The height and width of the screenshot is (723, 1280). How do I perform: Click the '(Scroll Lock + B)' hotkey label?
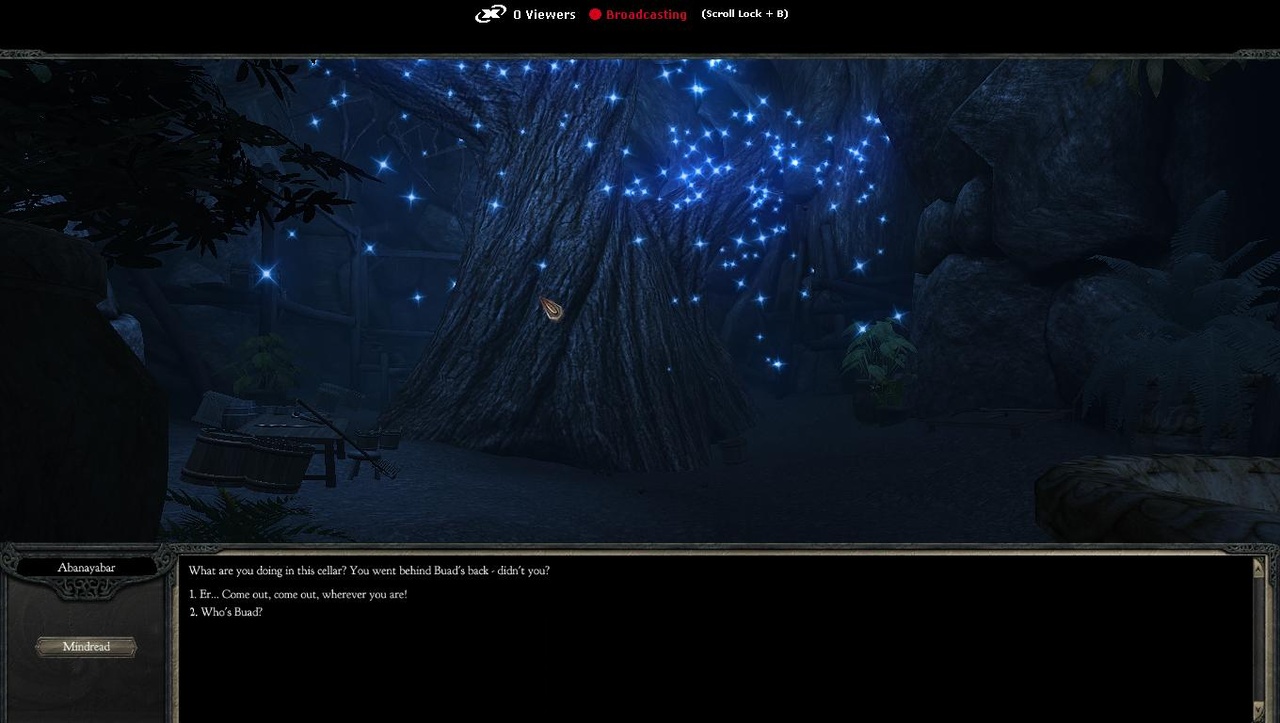pos(744,14)
